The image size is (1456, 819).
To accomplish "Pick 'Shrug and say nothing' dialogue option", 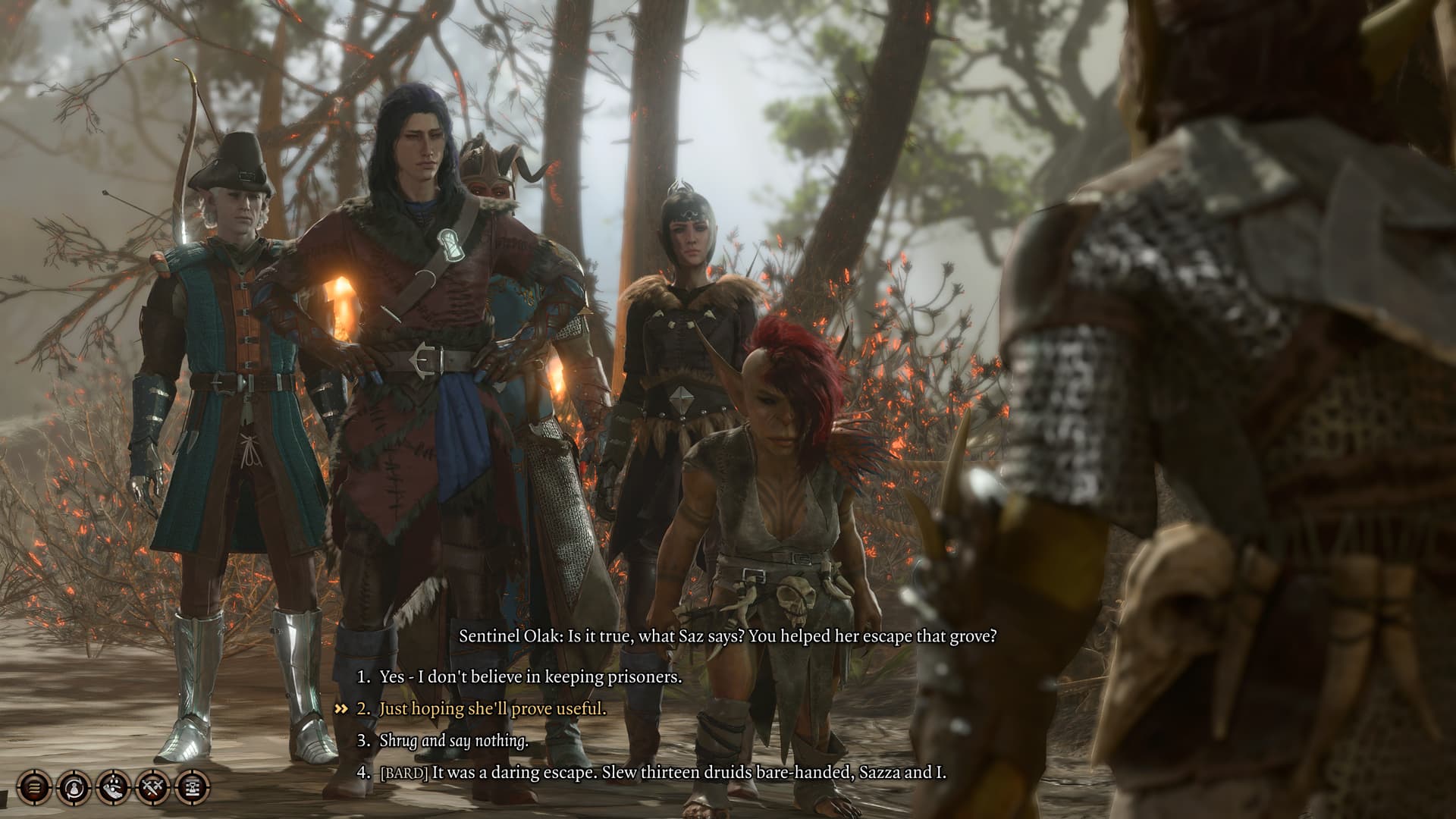I will [453, 741].
